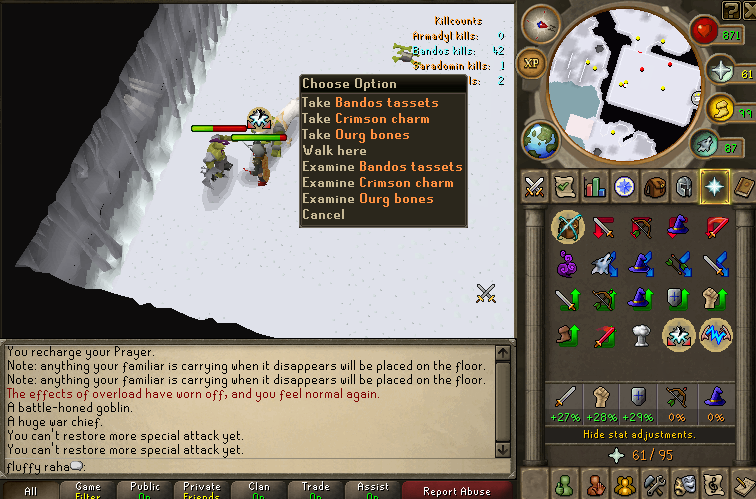This screenshot has height=499, width=756.
Task: Open the world map globe
Action: point(539,137)
